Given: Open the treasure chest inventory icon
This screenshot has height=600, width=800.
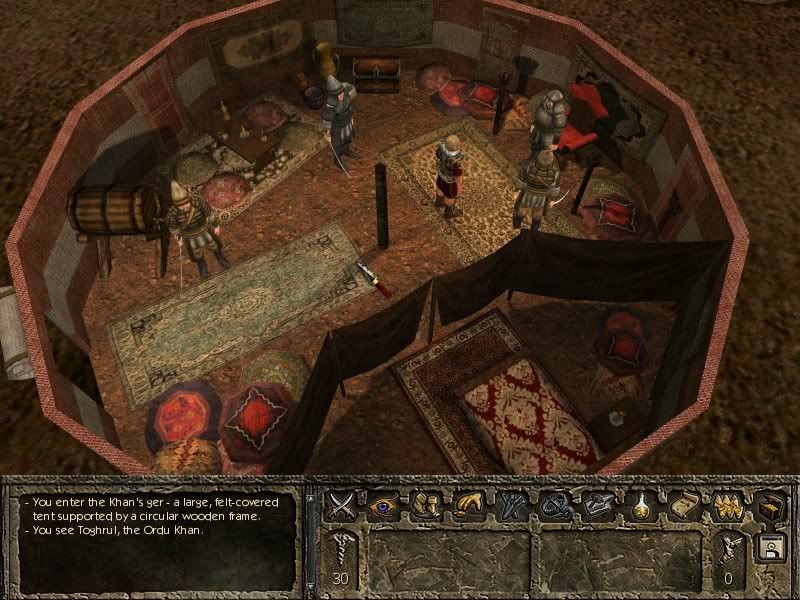Looking at the screenshot, I should (771, 503).
